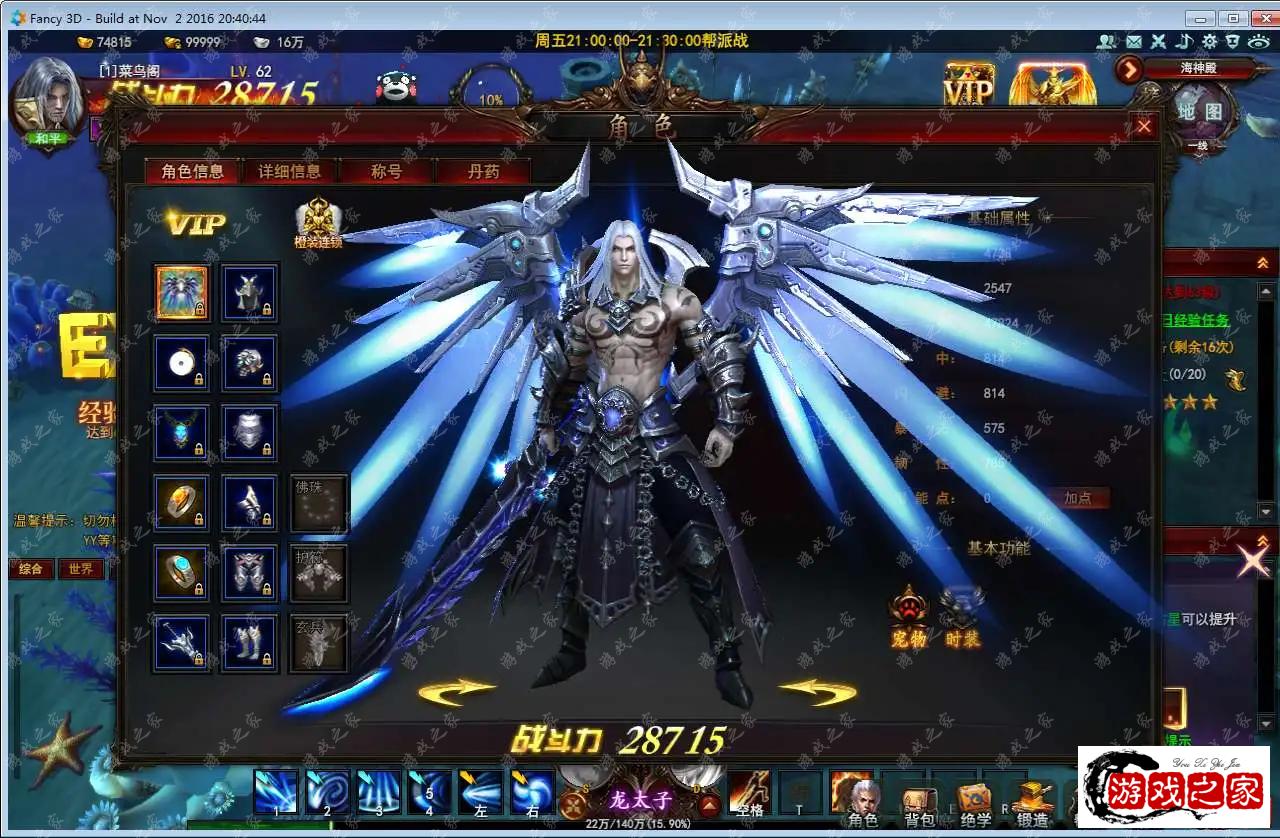
Task: Open the 宠物 pet function
Action: [909, 614]
